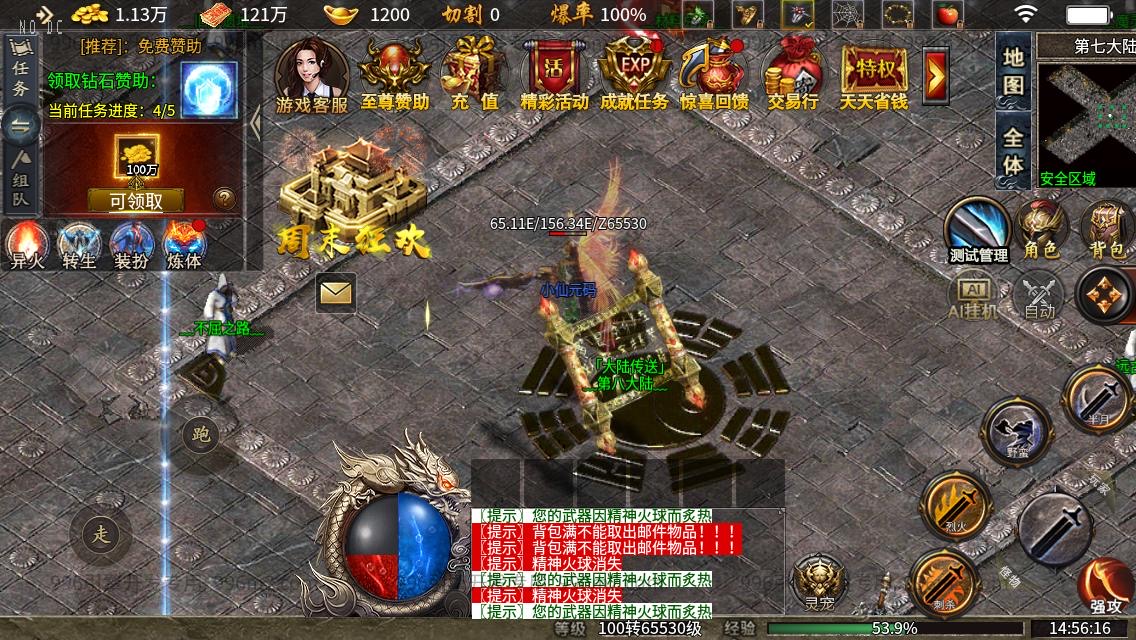This screenshot has height=640, width=1136.
Task: Open the 交易行 trading house icon
Action: pyautogui.click(x=793, y=70)
